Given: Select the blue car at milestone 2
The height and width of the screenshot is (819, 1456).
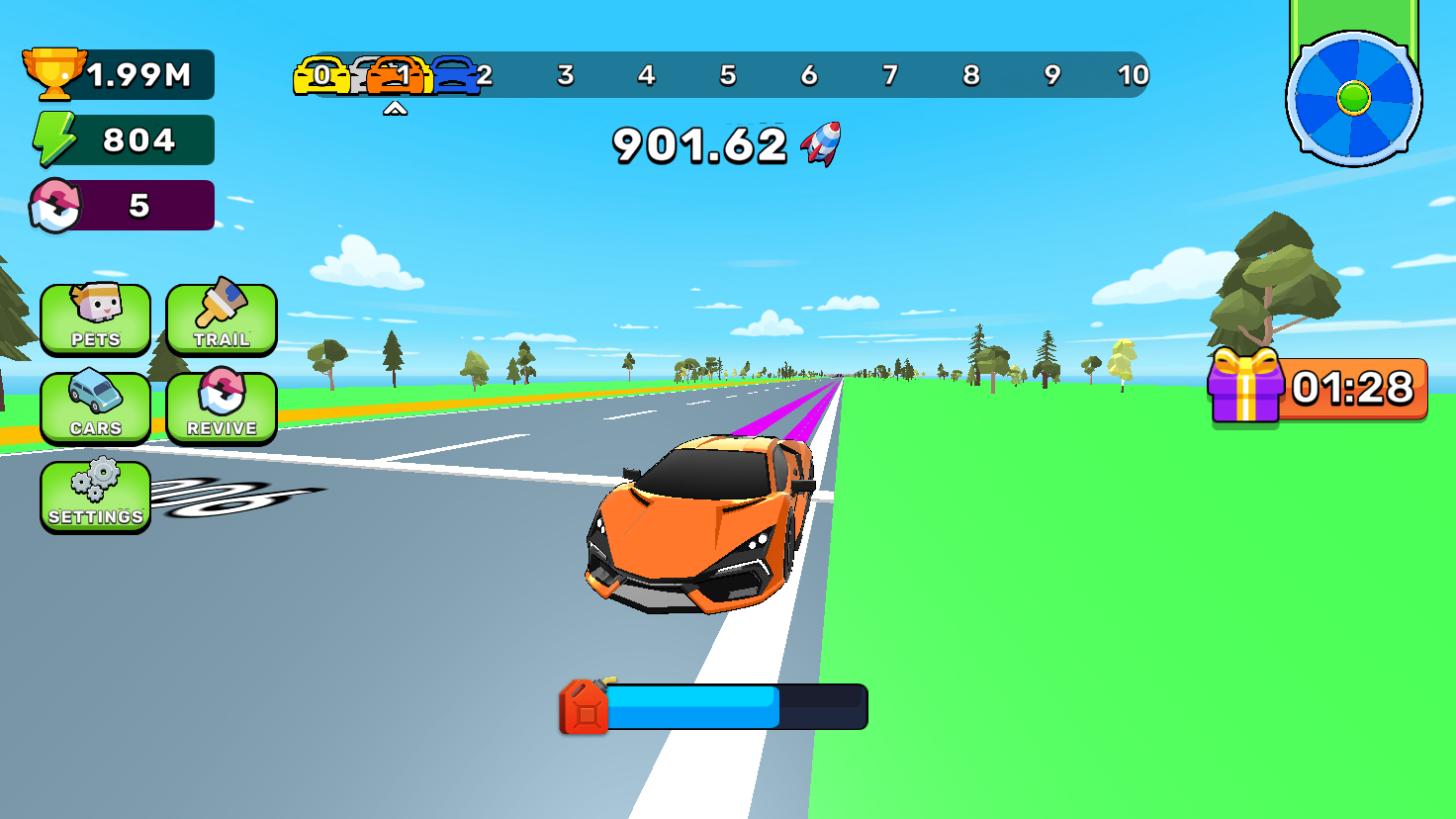Looking at the screenshot, I should (x=458, y=74).
